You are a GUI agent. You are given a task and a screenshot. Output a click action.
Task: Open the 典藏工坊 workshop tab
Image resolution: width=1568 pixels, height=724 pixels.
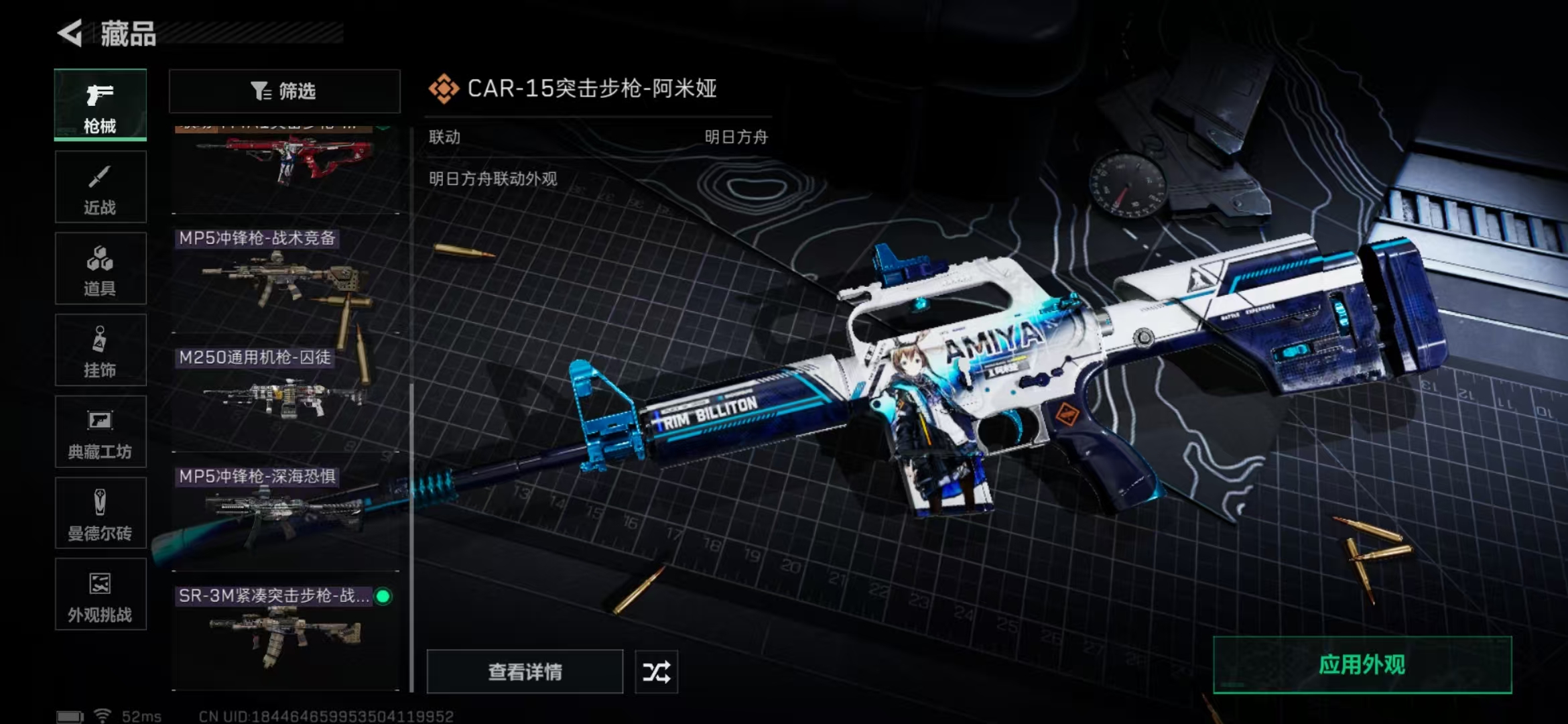pyautogui.click(x=101, y=432)
